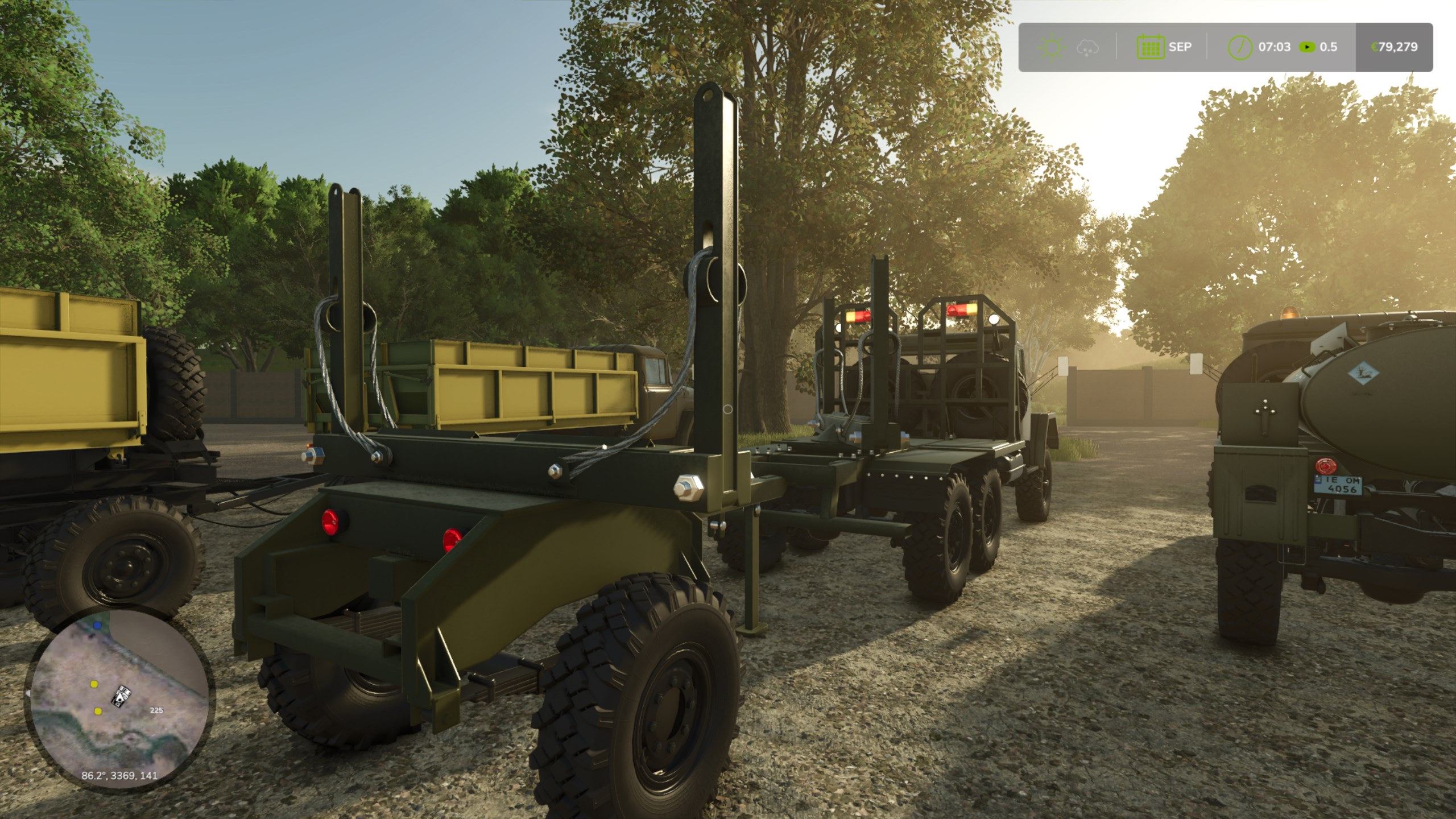Viewport: 1456px width, 819px height.
Task: Open the green calendar icon
Action: (x=1150, y=47)
